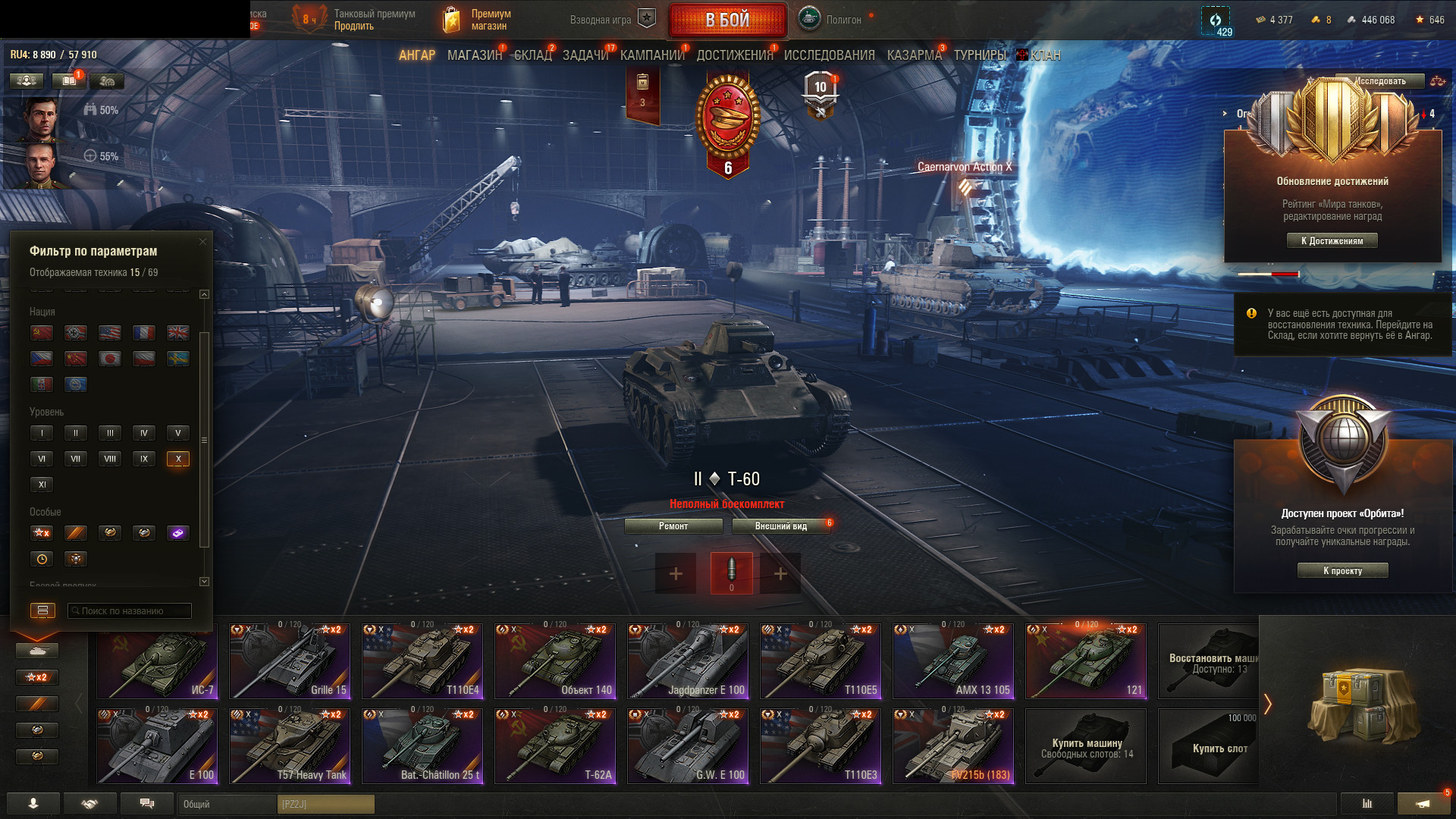
Task: Extend tank premium via Продлить
Action: pyautogui.click(x=353, y=27)
